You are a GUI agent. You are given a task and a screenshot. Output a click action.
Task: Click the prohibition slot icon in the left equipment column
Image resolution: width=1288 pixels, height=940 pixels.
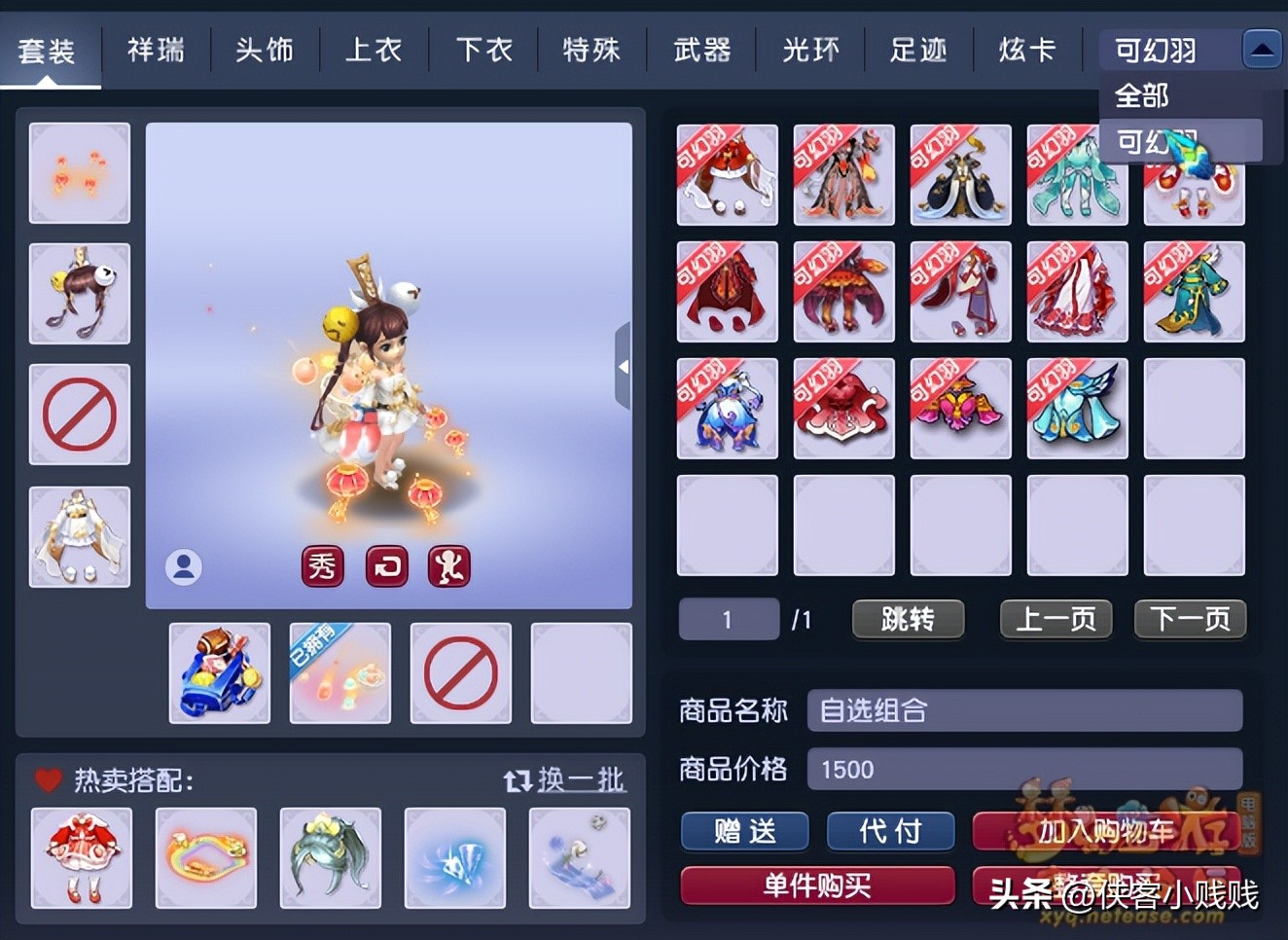coord(79,414)
